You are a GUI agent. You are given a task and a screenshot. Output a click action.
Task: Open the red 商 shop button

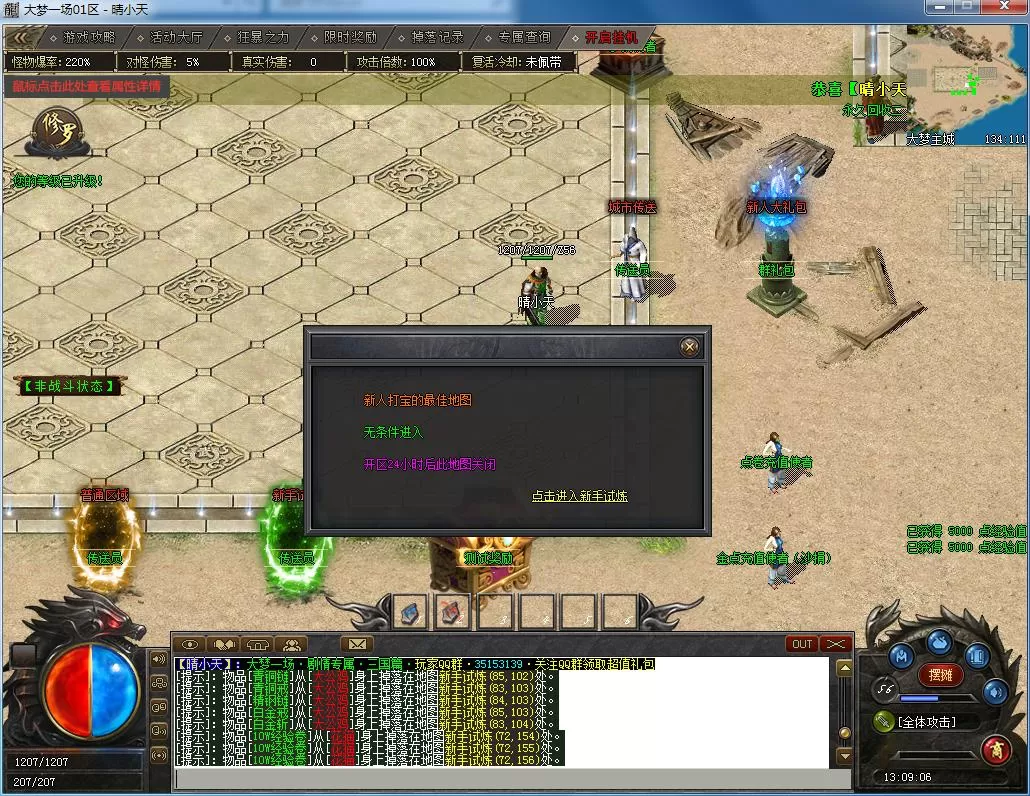(x=995, y=748)
